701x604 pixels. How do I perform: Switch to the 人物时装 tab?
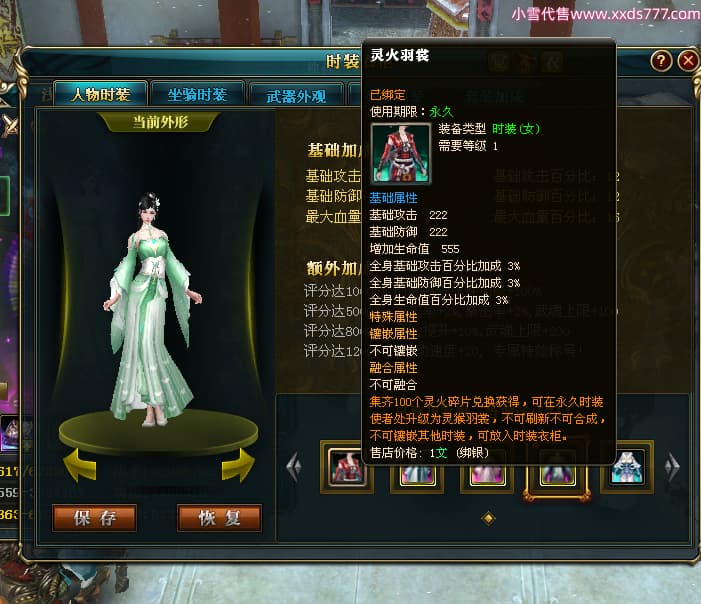pyautogui.click(x=100, y=95)
